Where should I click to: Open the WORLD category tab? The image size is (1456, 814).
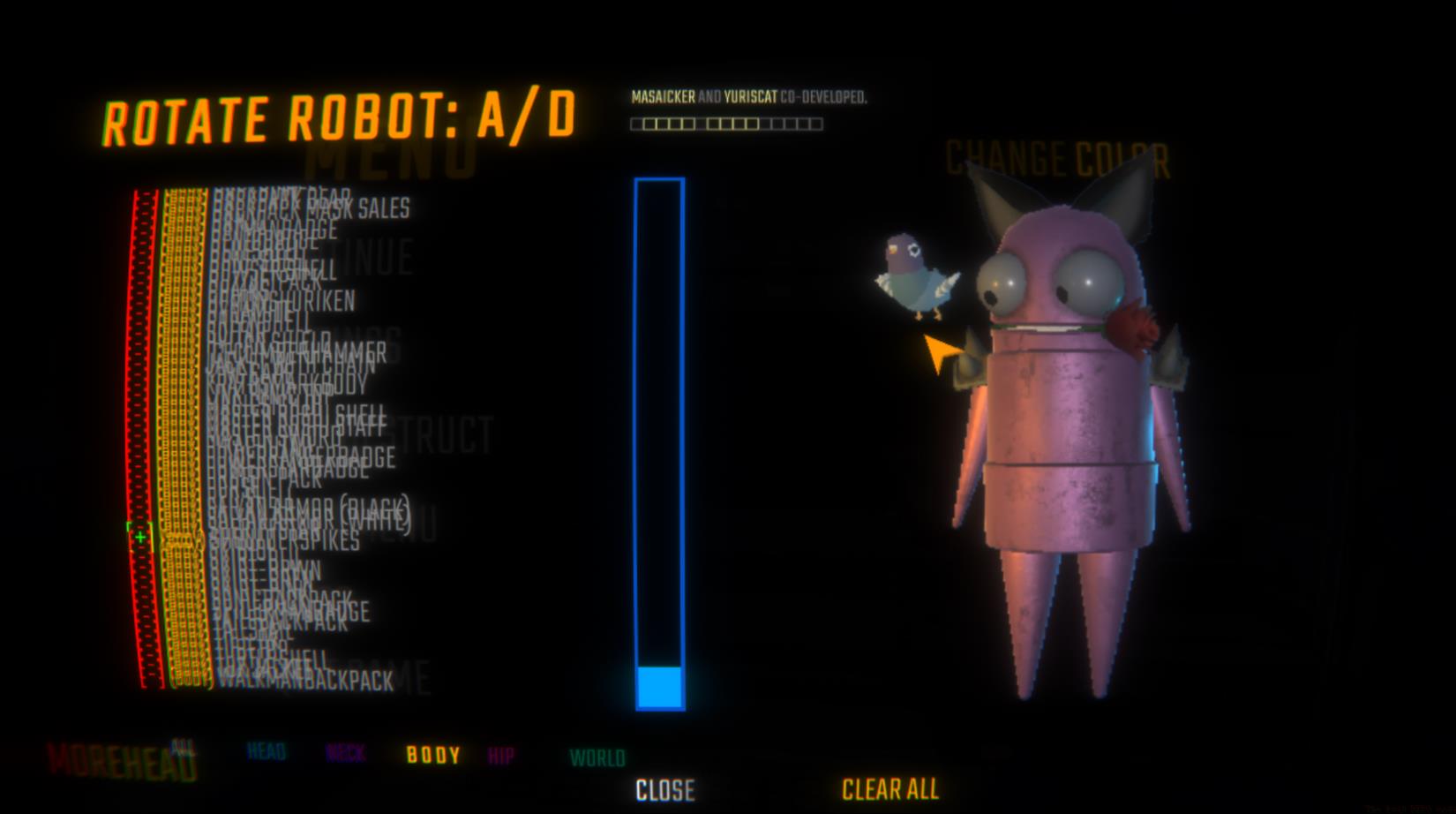(597, 756)
